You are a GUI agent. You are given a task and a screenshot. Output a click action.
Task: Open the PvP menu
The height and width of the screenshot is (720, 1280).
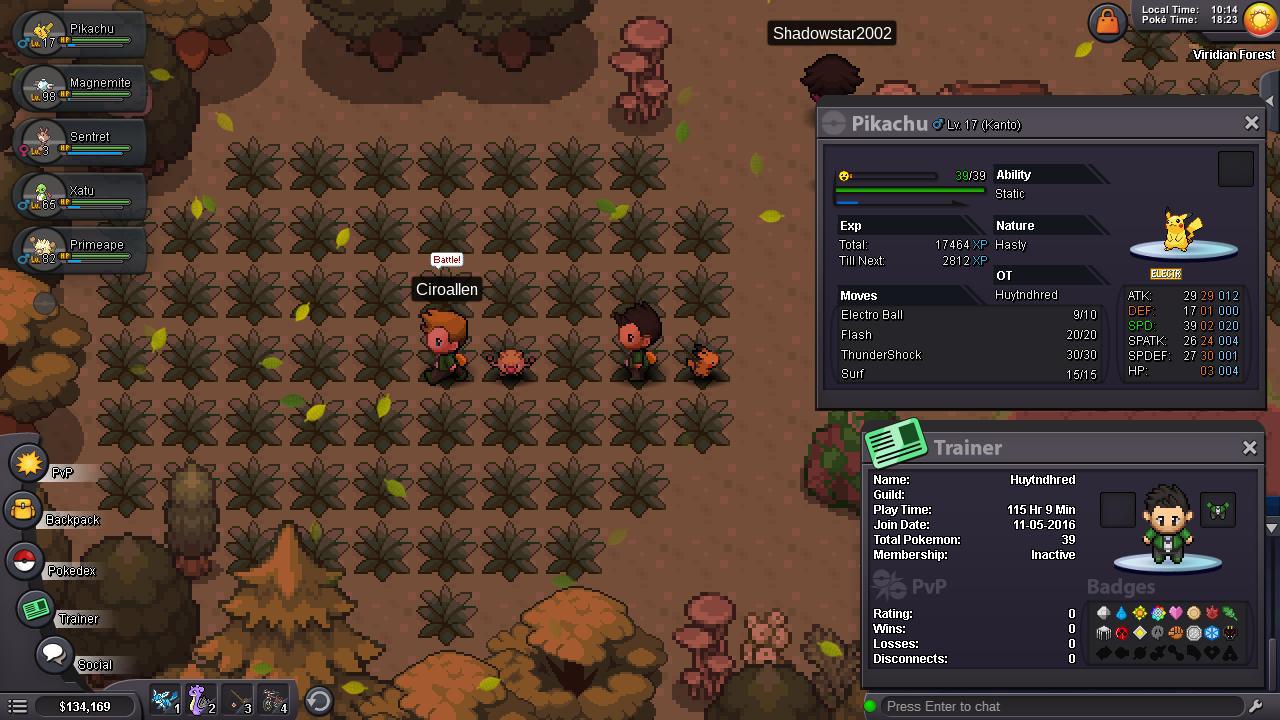tap(30, 464)
